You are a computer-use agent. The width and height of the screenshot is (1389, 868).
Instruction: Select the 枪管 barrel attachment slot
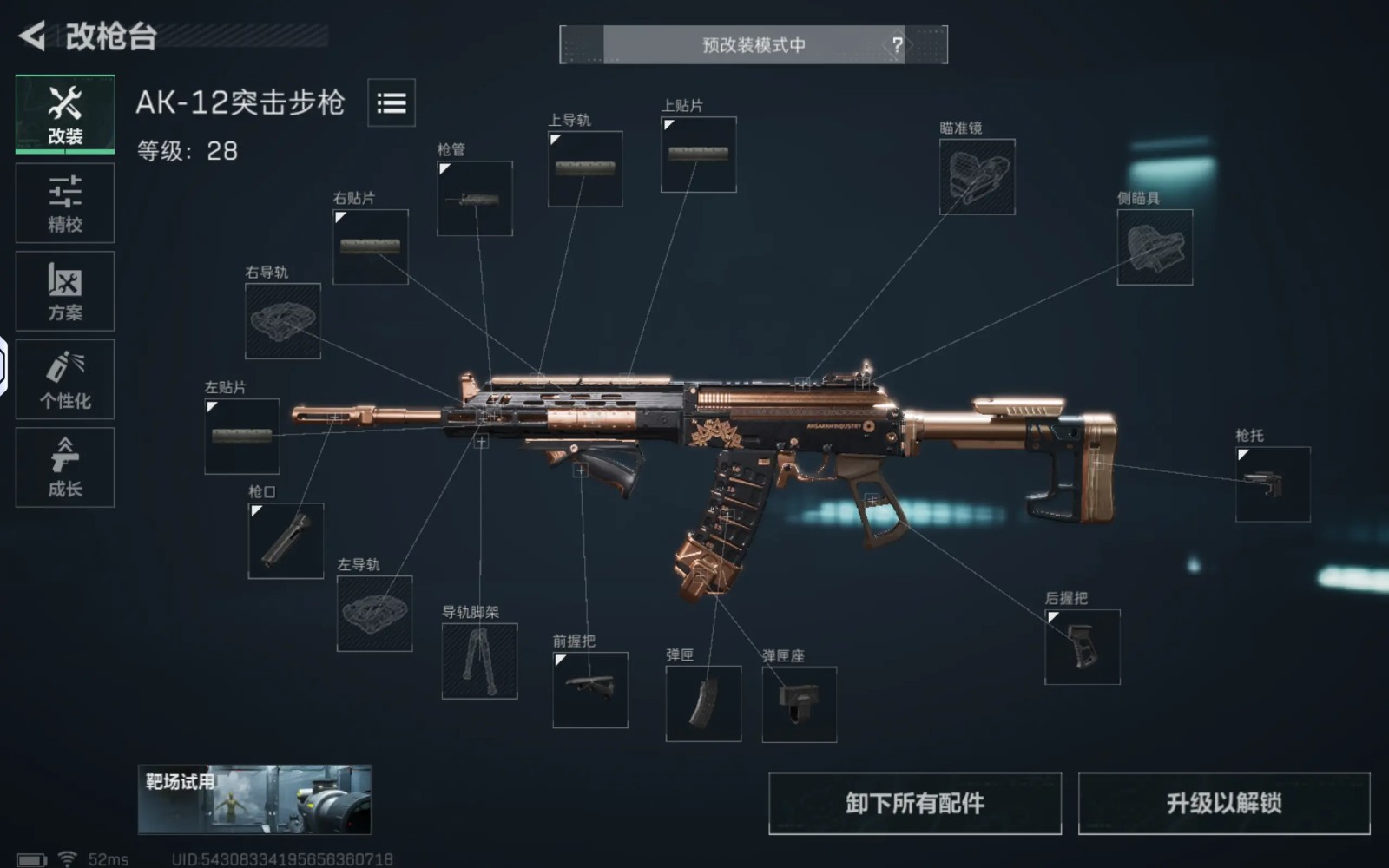point(475,199)
